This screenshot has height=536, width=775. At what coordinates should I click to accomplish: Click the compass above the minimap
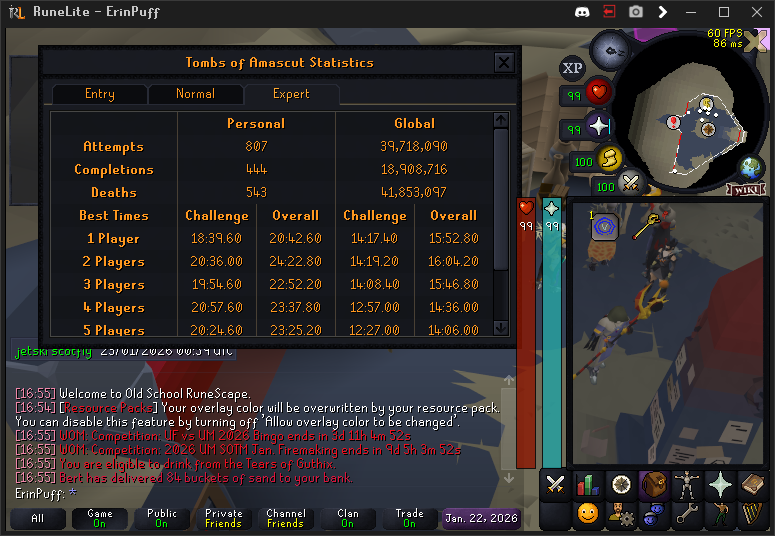click(609, 48)
